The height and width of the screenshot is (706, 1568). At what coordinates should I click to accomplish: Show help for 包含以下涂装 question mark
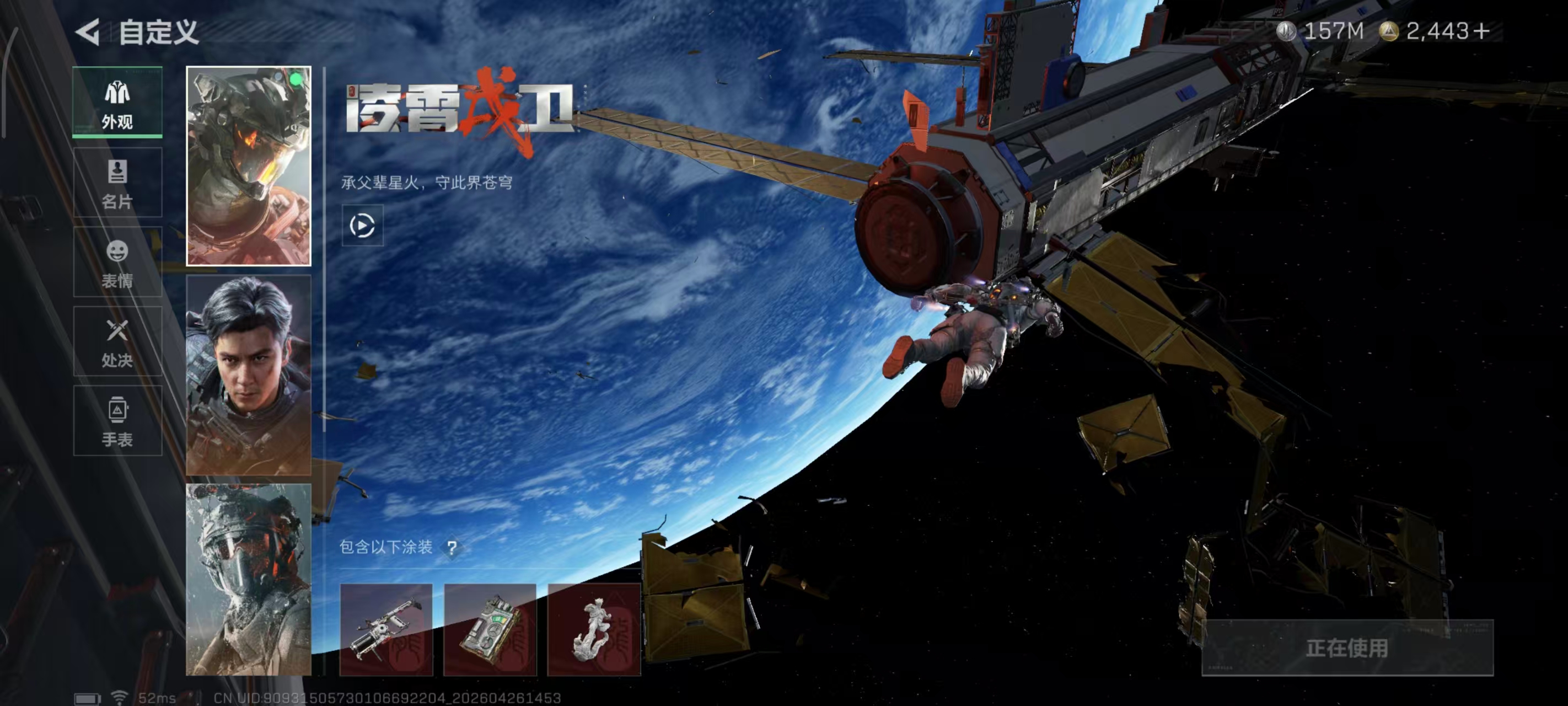click(x=452, y=548)
